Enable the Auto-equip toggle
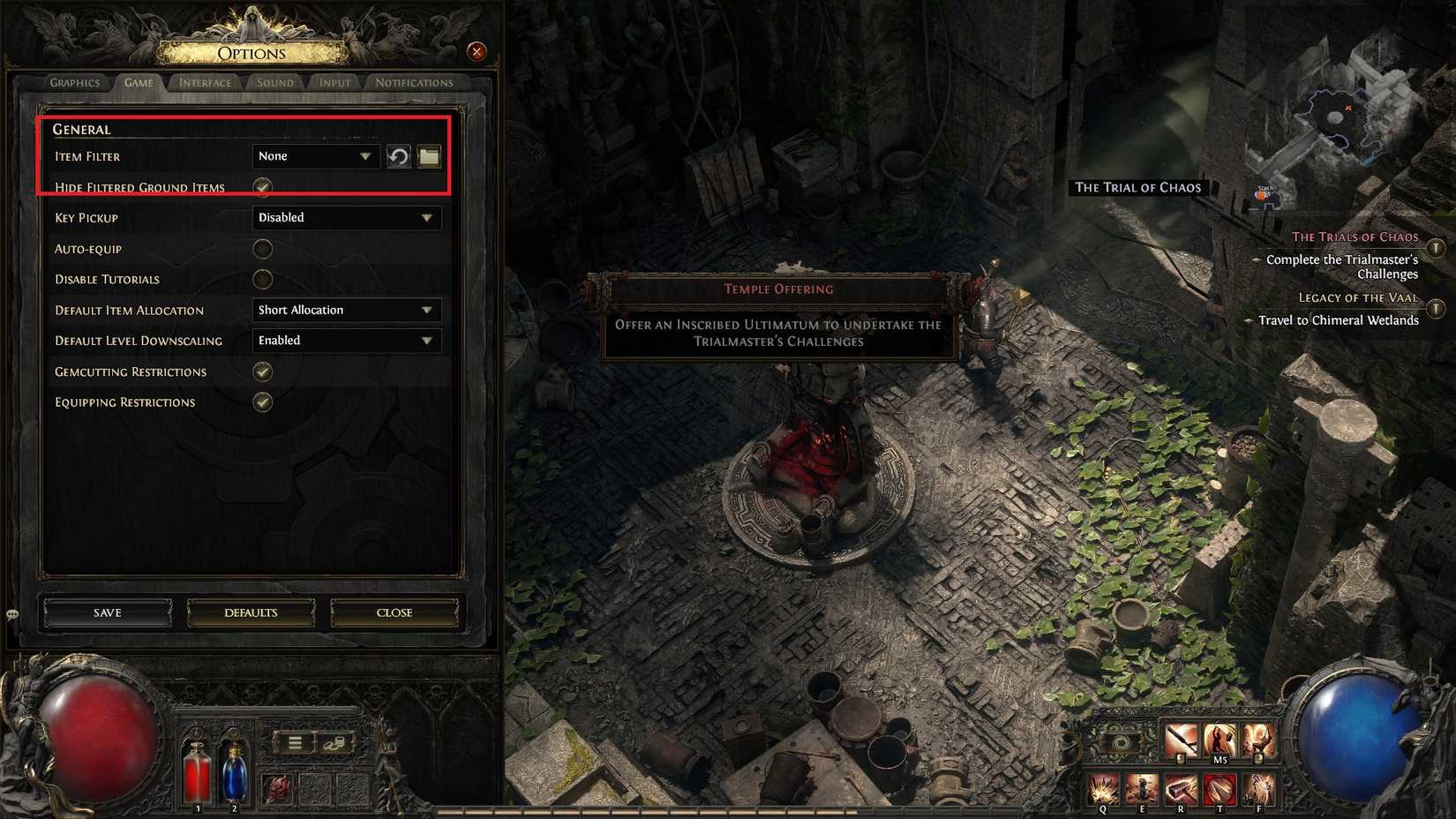This screenshot has width=1456, height=819. coord(262,248)
